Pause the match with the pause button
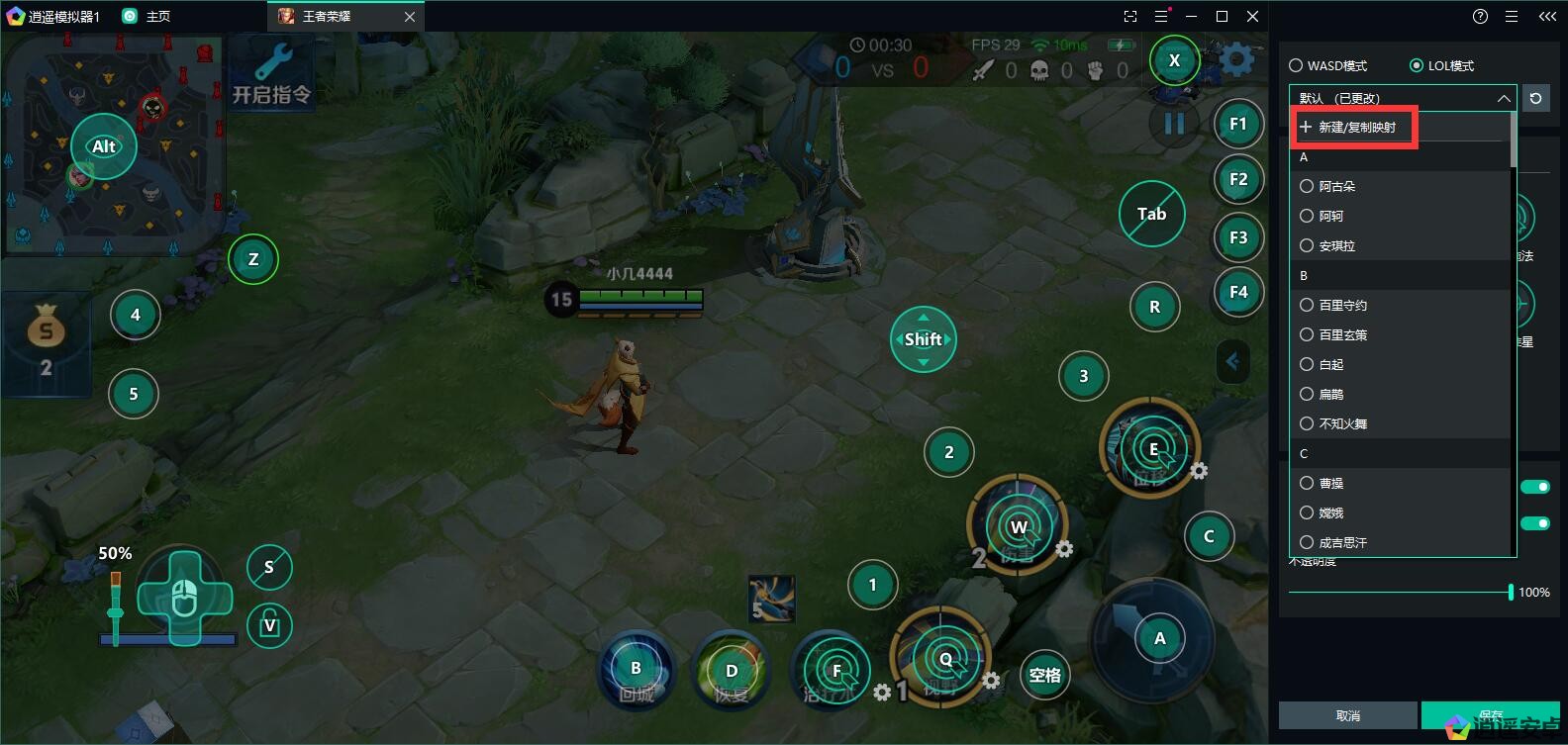The height and width of the screenshot is (745, 1568). (x=1174, y=125)
